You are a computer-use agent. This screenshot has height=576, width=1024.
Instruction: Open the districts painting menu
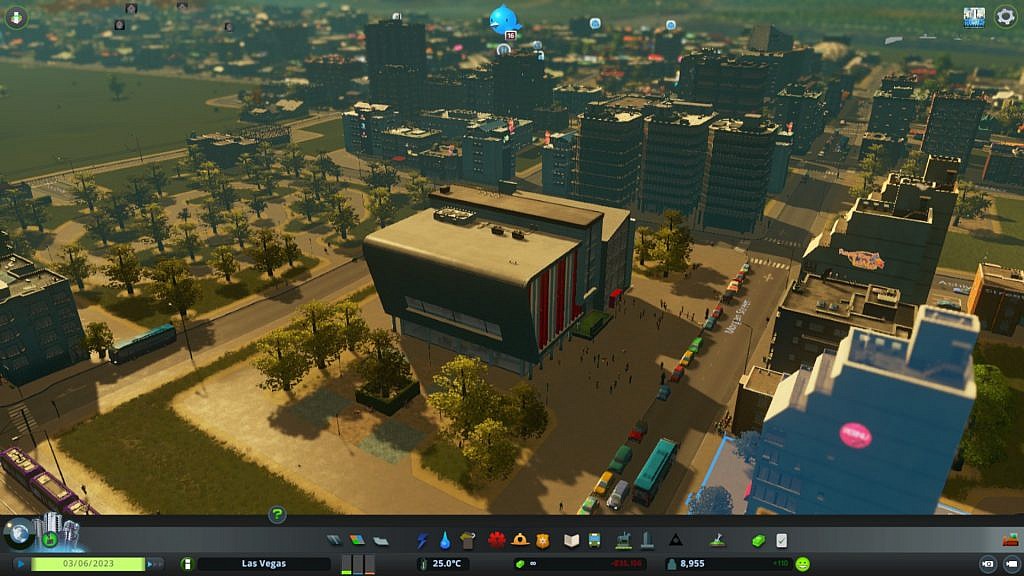point(380,540)
